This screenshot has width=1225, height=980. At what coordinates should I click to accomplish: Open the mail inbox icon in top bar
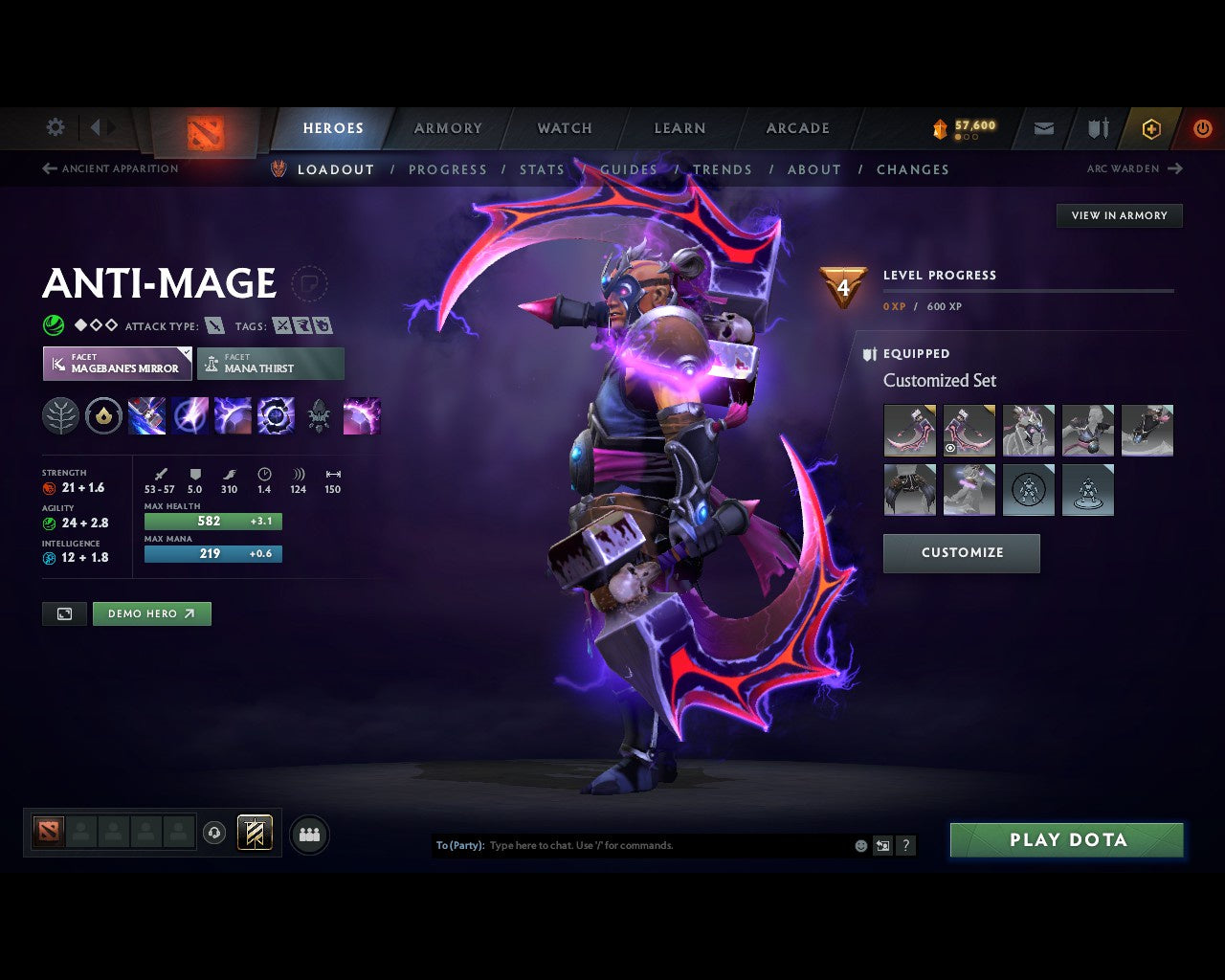tap(1042, 128)
